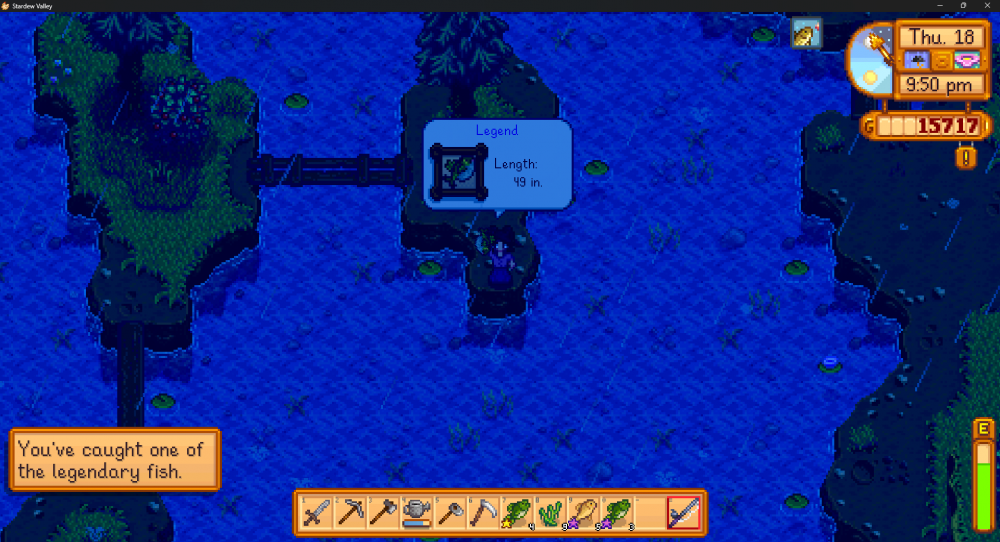The width and height of the screenshot is (1000, 542).
Task: Open the journal with the exclamation icon
Action: point(965,157)
